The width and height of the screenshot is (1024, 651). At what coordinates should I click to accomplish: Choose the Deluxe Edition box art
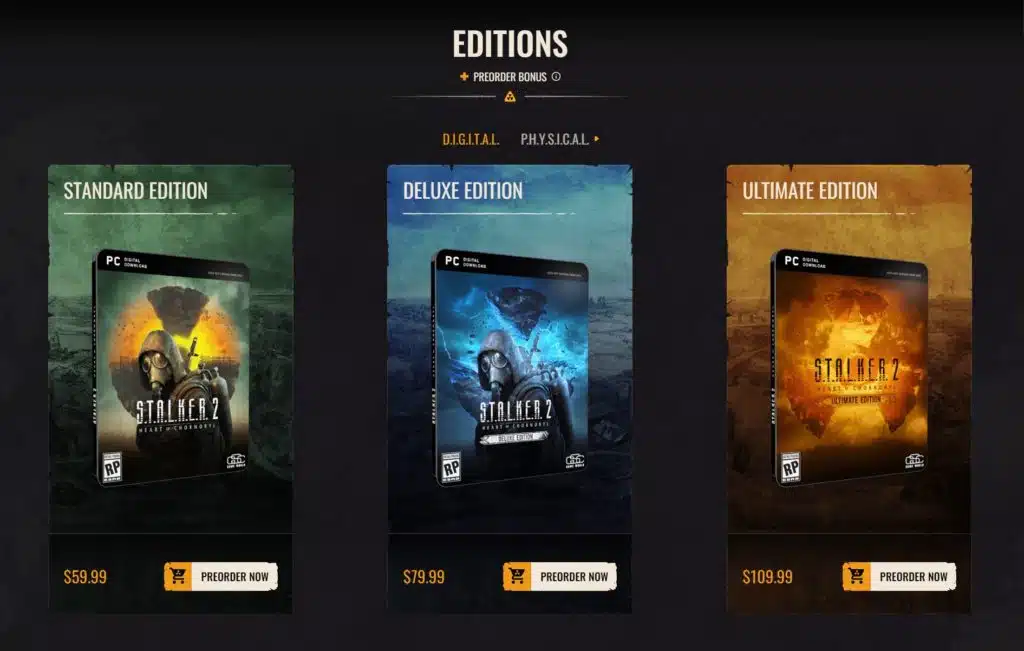[510, 367]
